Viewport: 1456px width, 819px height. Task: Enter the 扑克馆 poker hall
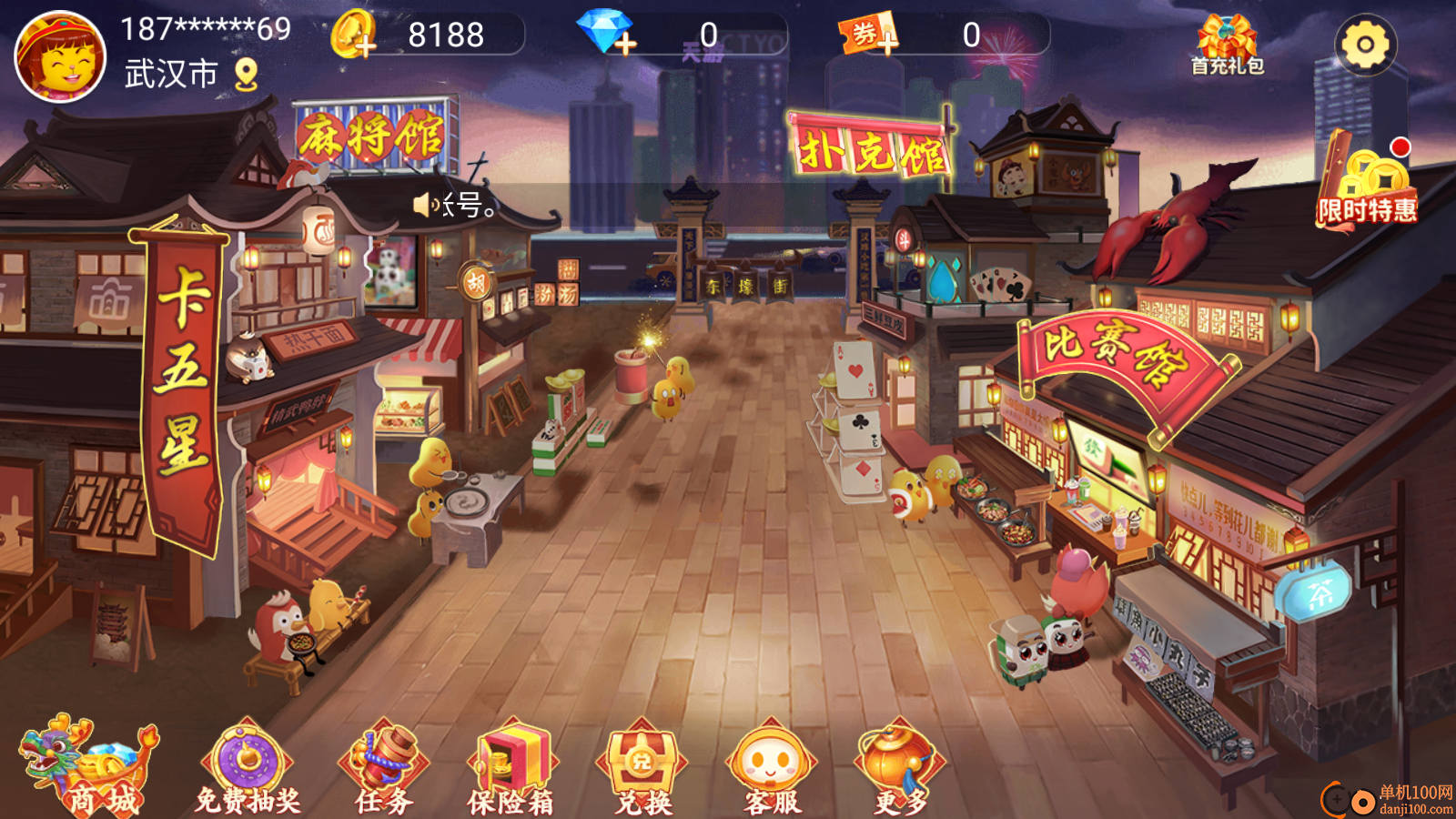click(872, 148)
